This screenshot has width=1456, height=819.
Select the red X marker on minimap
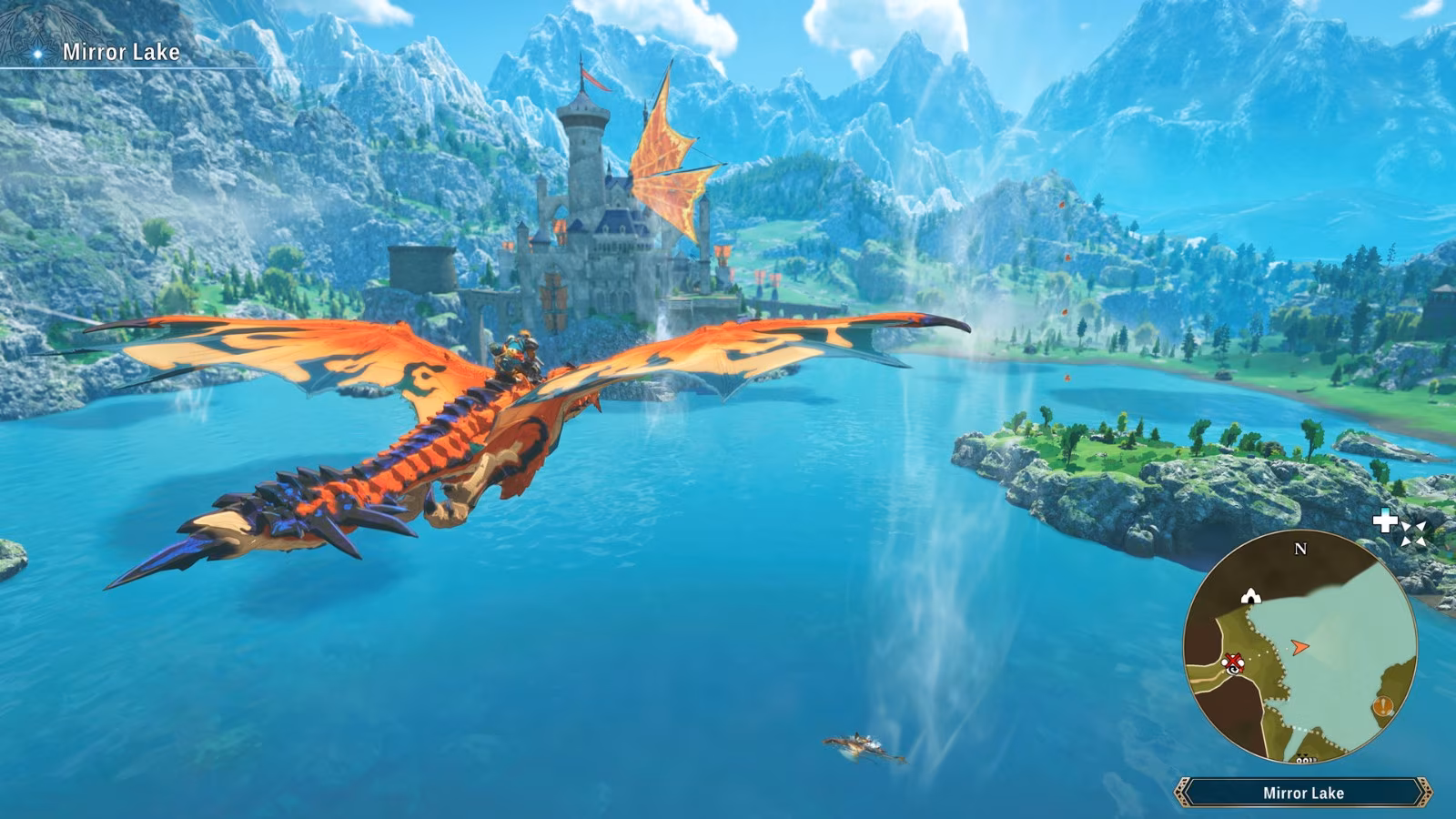coord(1233,661)
